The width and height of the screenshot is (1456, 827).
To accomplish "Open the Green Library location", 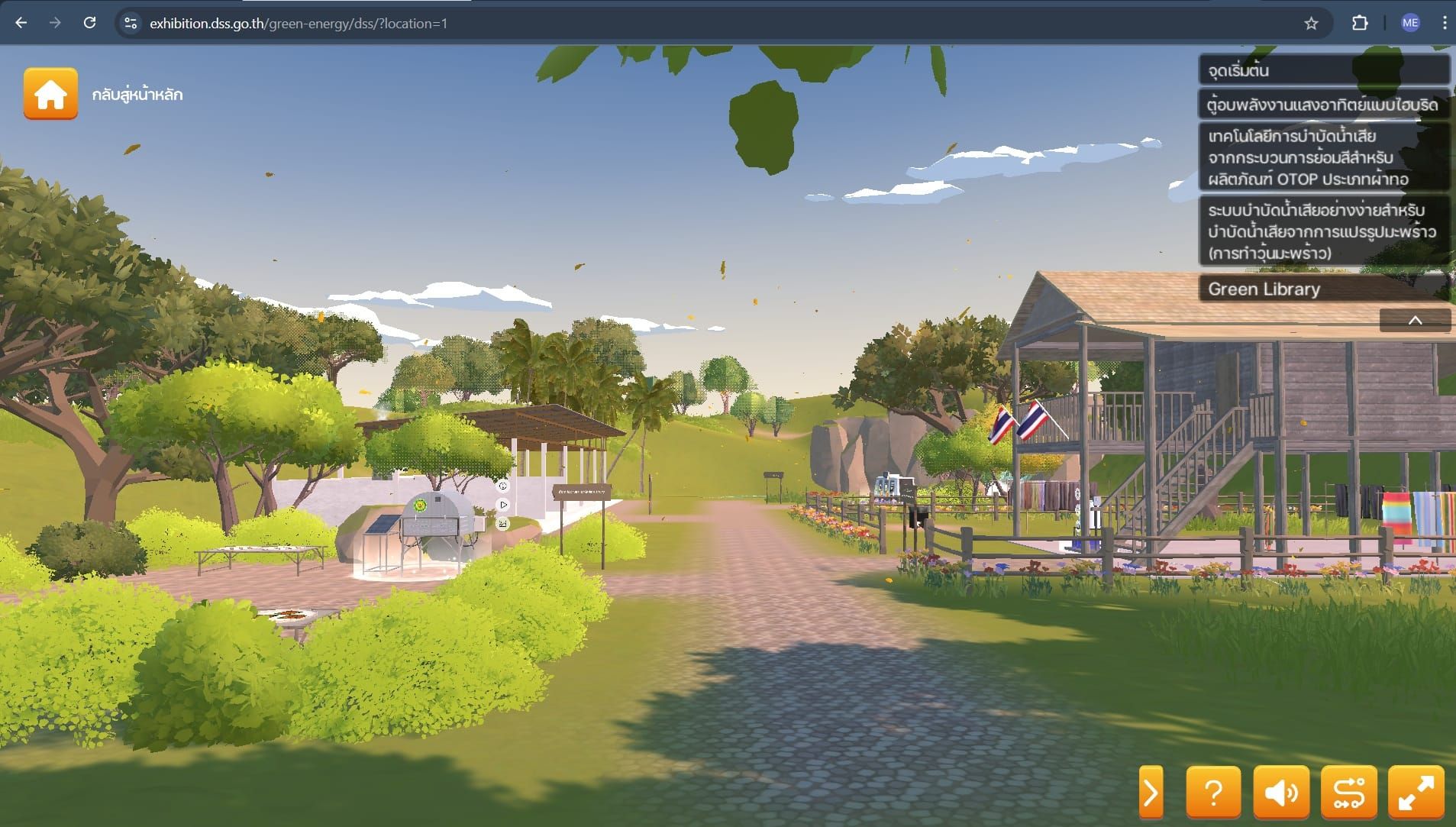I will pos(1323,289).
